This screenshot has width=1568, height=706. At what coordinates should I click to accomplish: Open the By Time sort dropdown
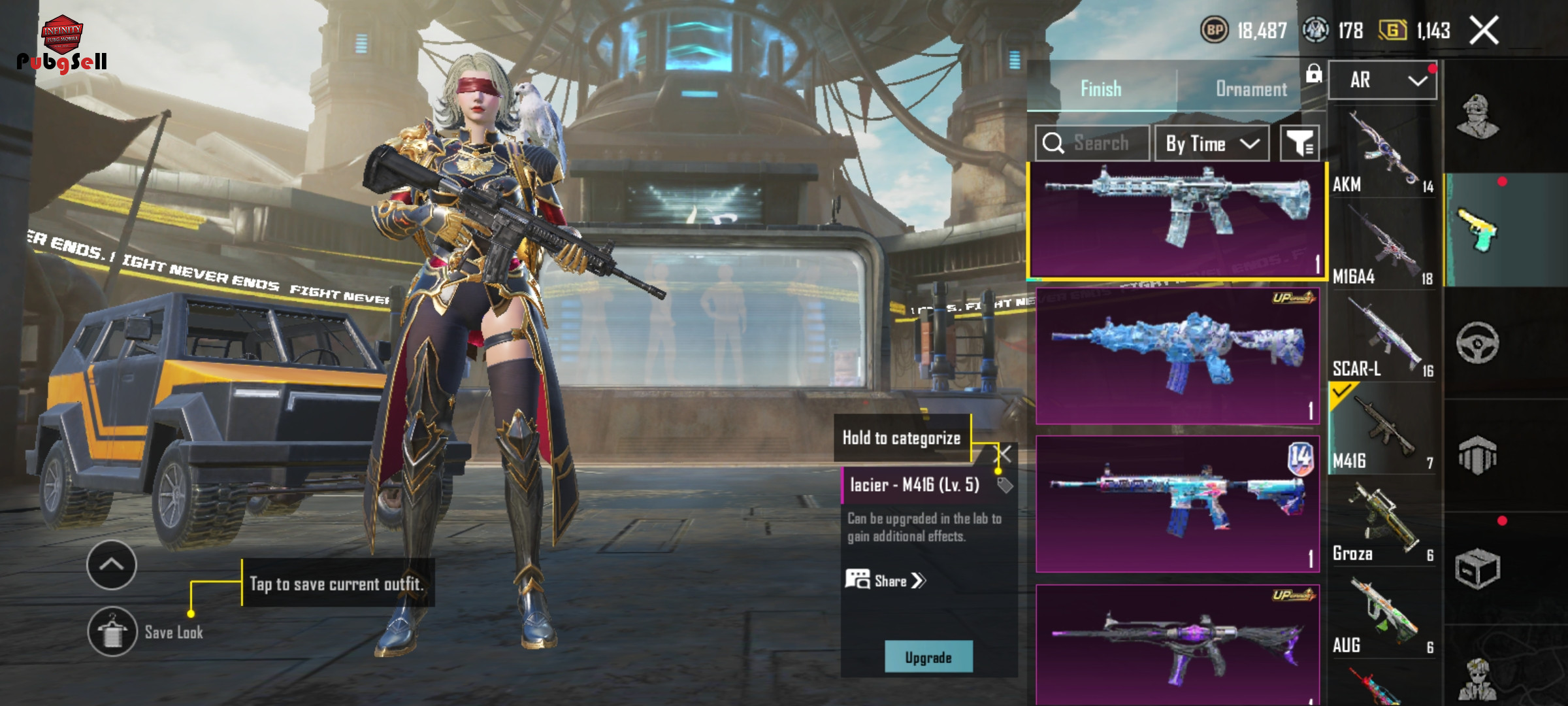click(1212, 143)
